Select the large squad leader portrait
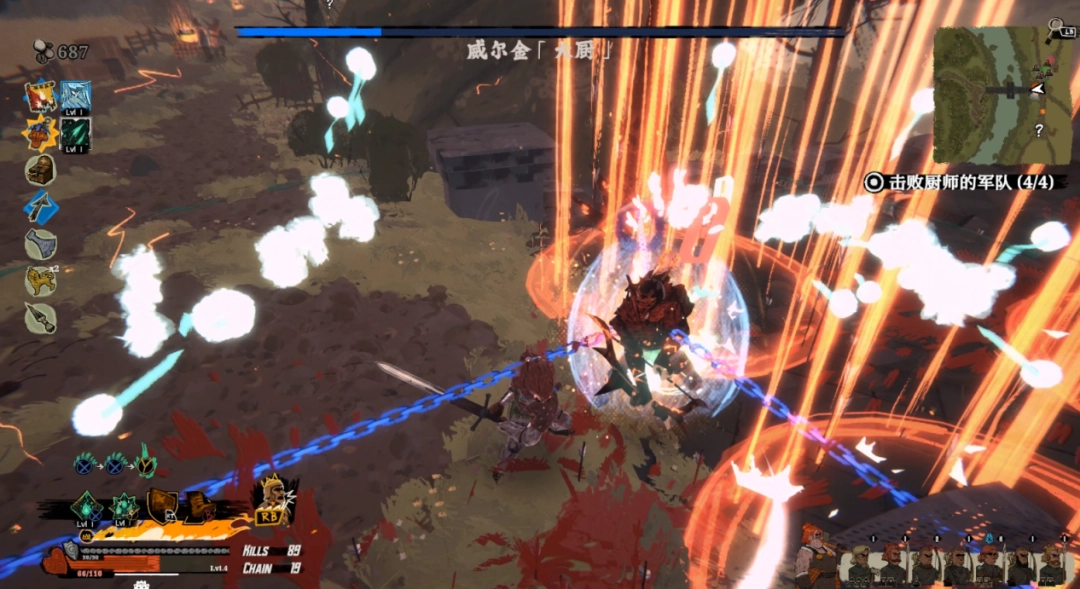 coord(817,556)
